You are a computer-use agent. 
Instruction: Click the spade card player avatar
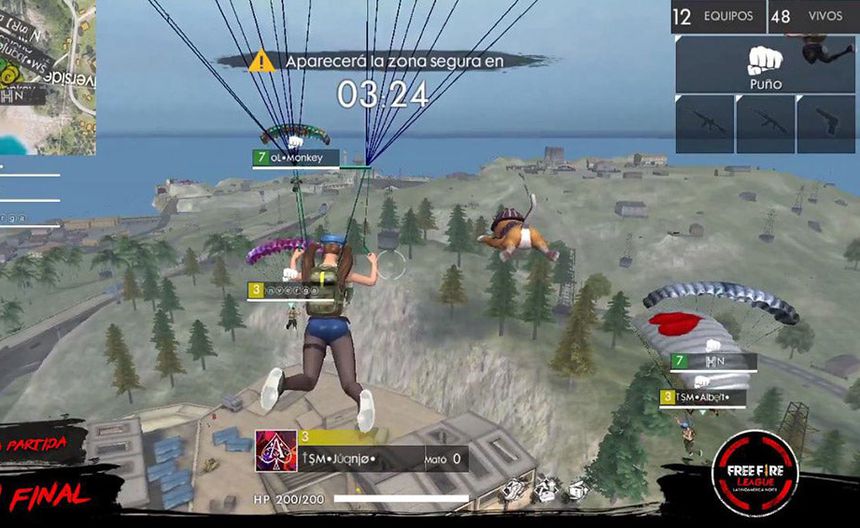pos(275,453)
